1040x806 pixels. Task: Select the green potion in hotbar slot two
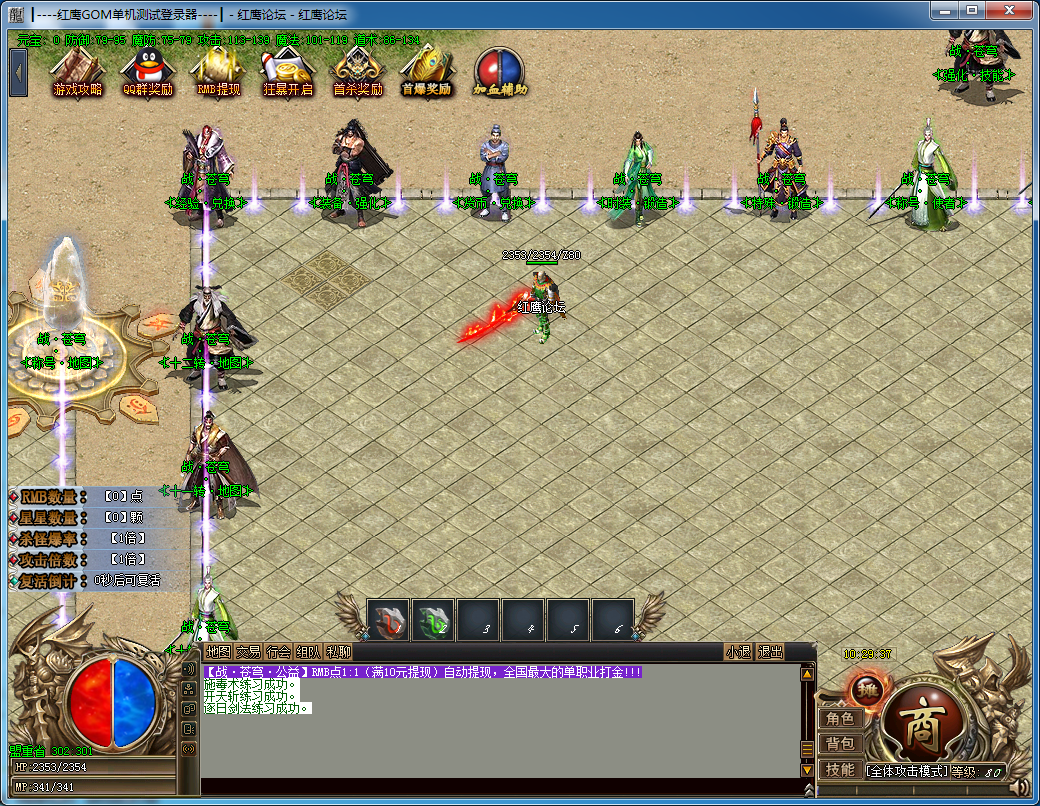[x=434, y=621]
